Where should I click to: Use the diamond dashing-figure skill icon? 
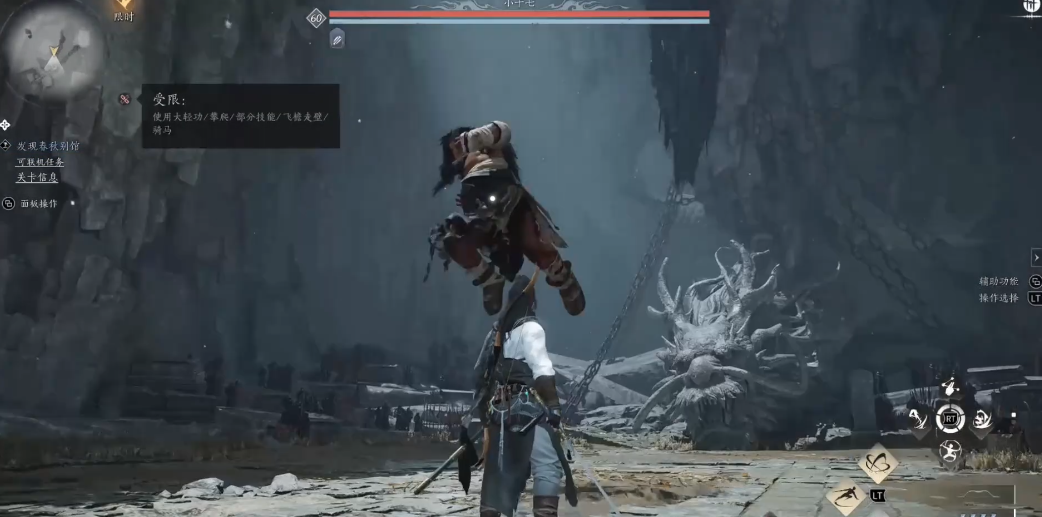[847, 495]
